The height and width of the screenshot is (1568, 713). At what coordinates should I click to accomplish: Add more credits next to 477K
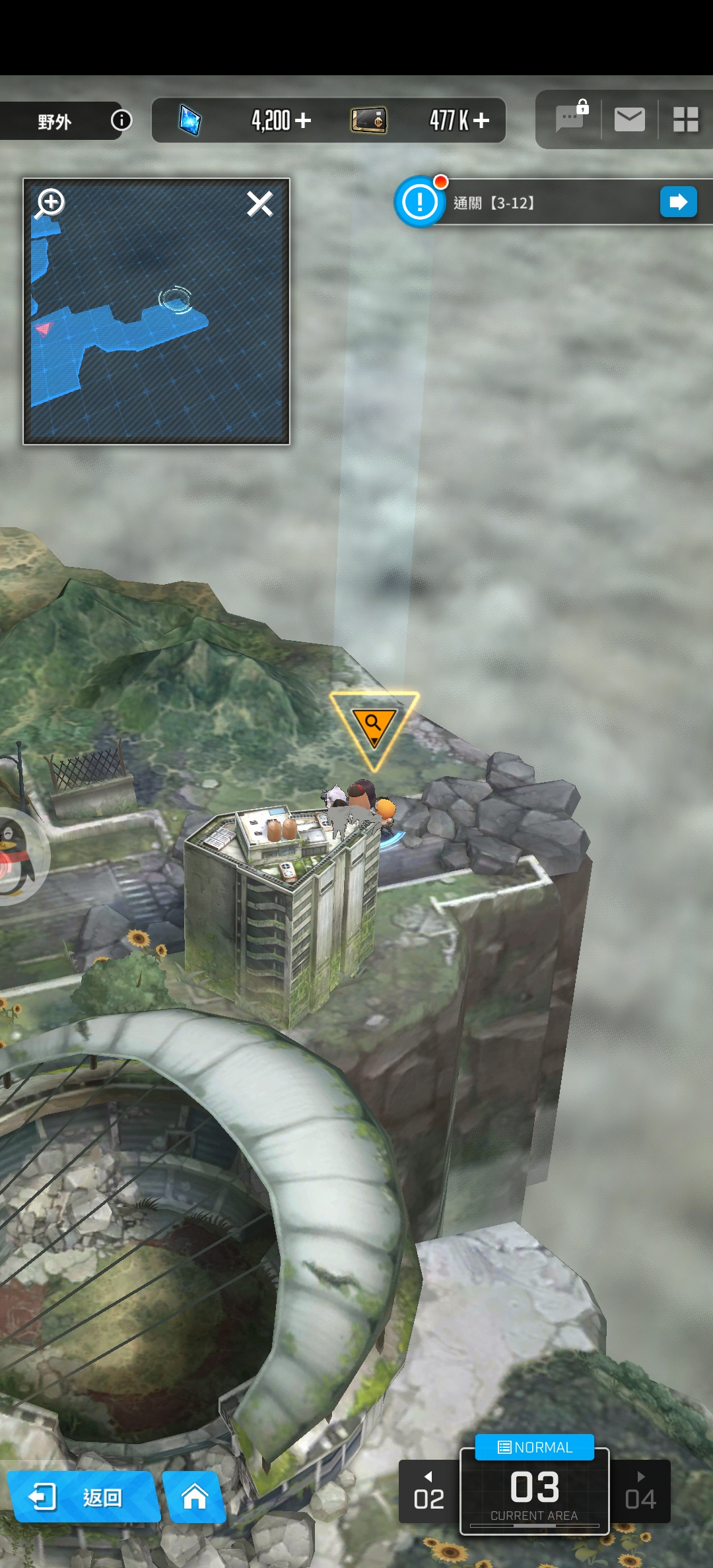(481, 120)
